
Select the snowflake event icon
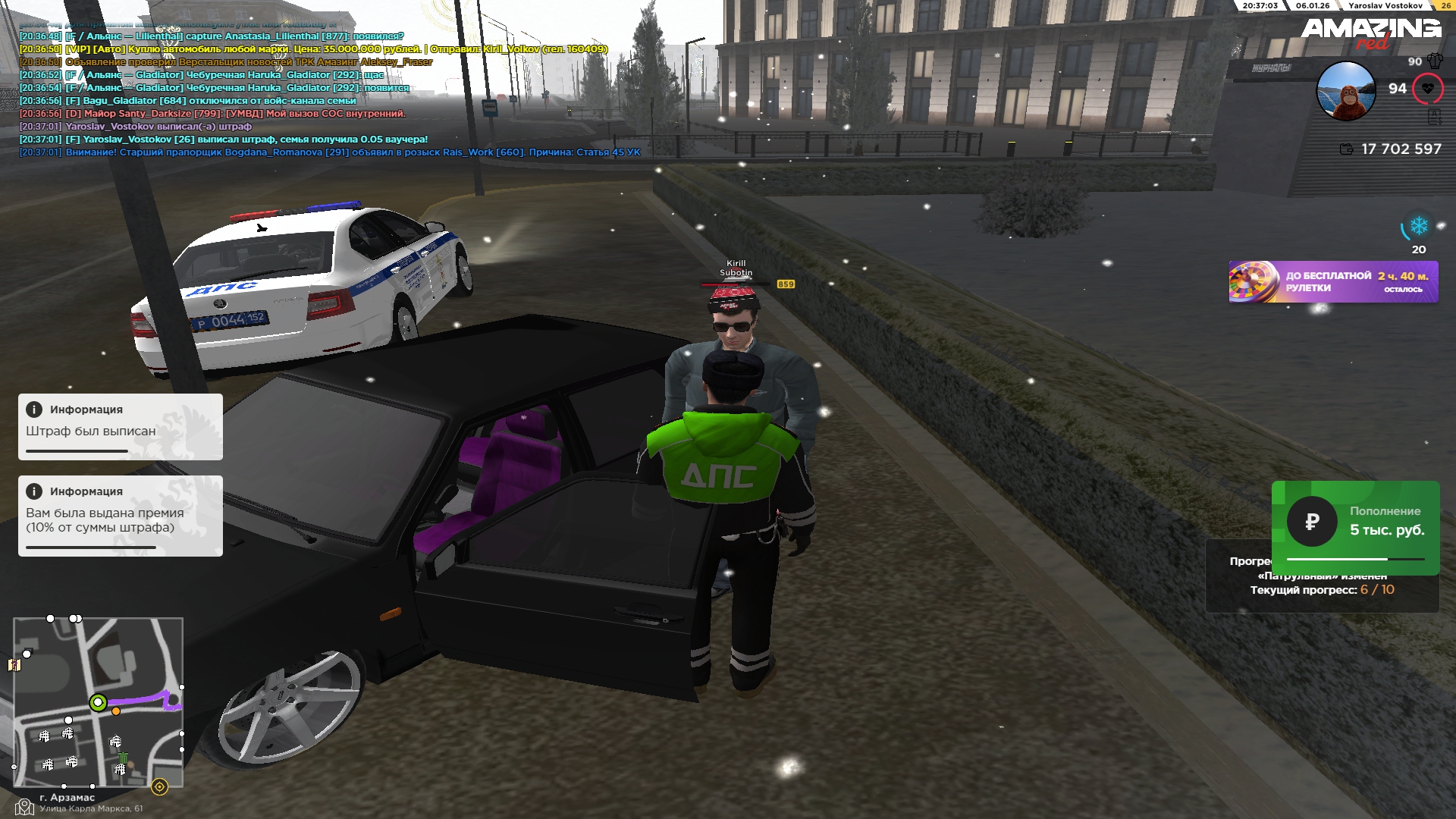tap(1418, 226)
